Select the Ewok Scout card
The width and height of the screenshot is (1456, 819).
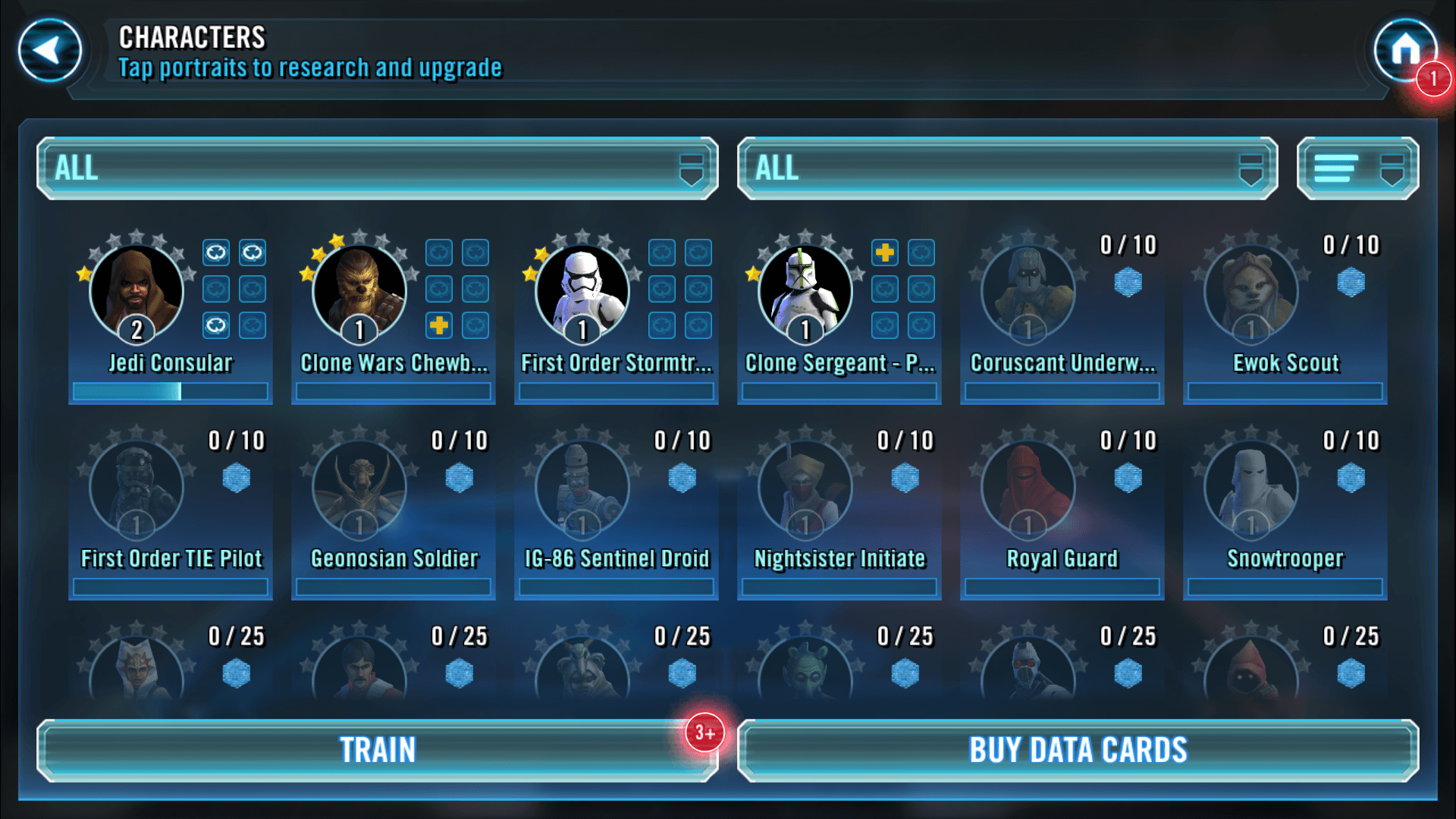1251,293
